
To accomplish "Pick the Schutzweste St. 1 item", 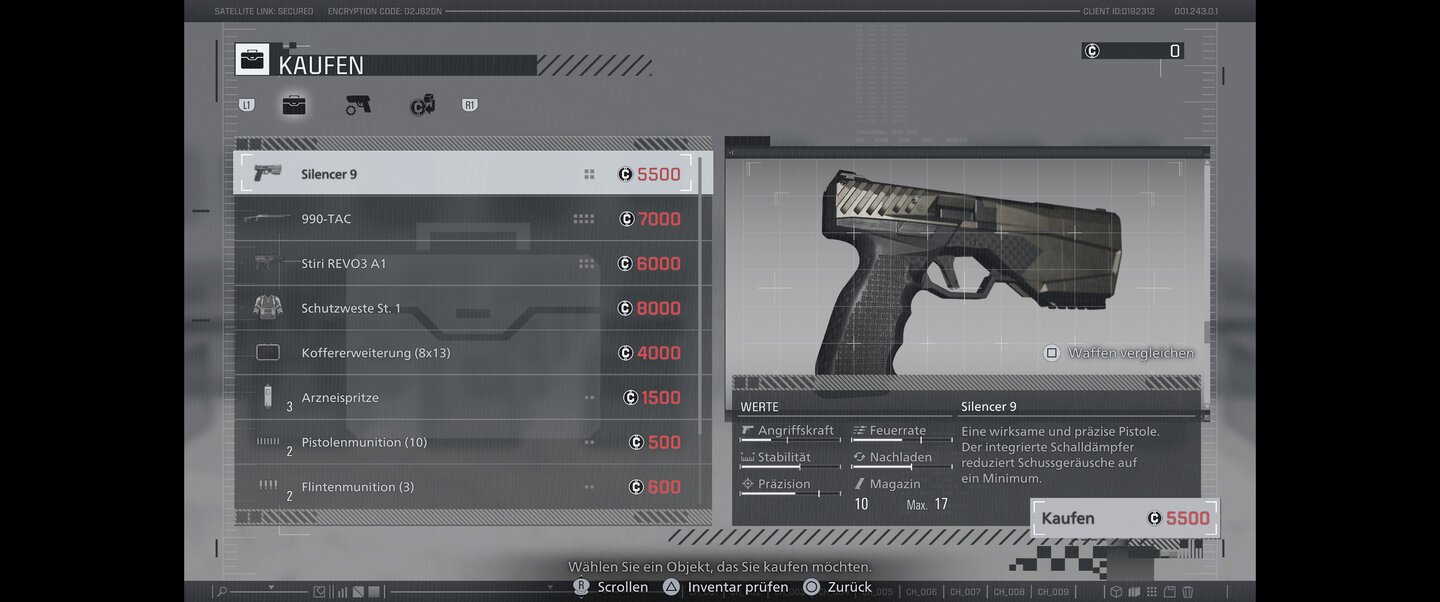I will (x=470, y=308).
